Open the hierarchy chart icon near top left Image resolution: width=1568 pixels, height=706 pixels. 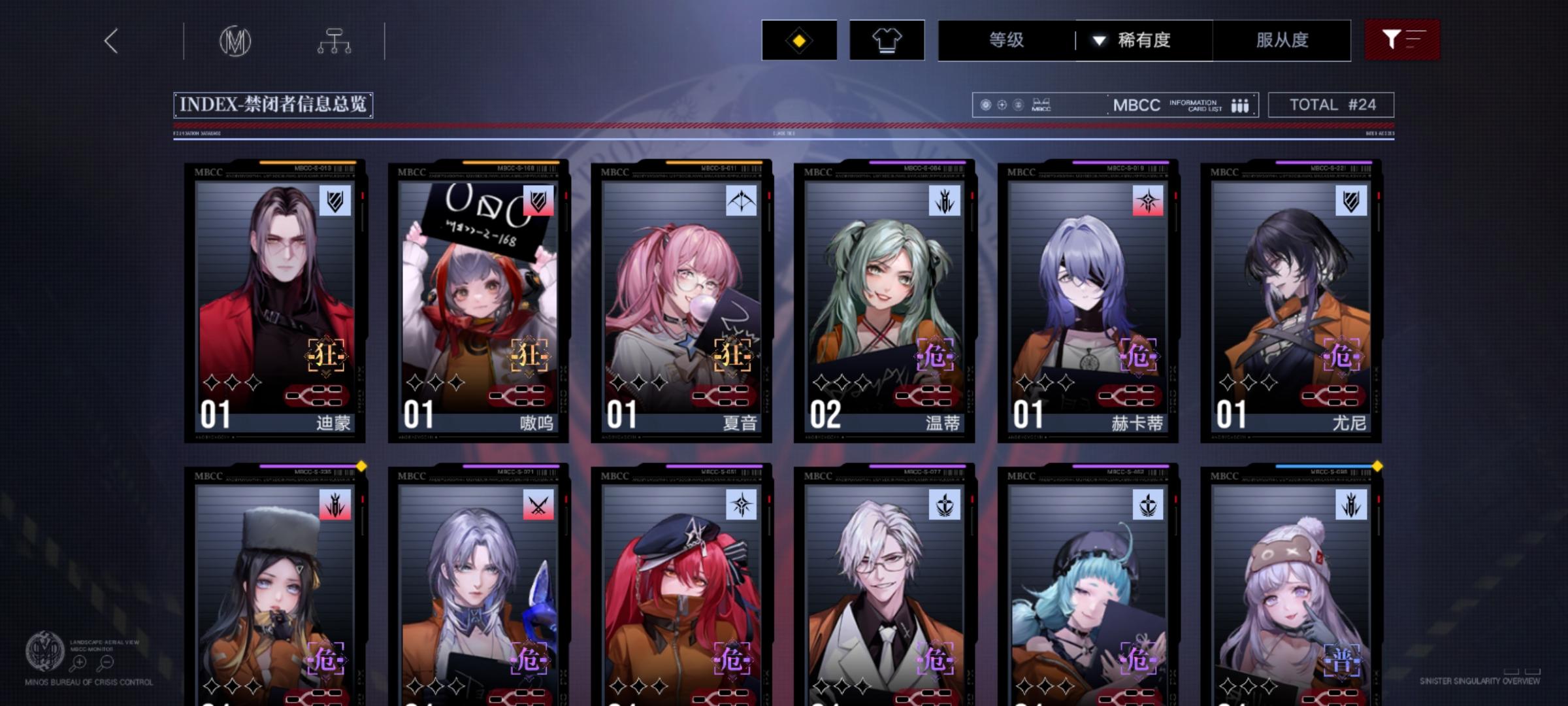coord(335,41)
